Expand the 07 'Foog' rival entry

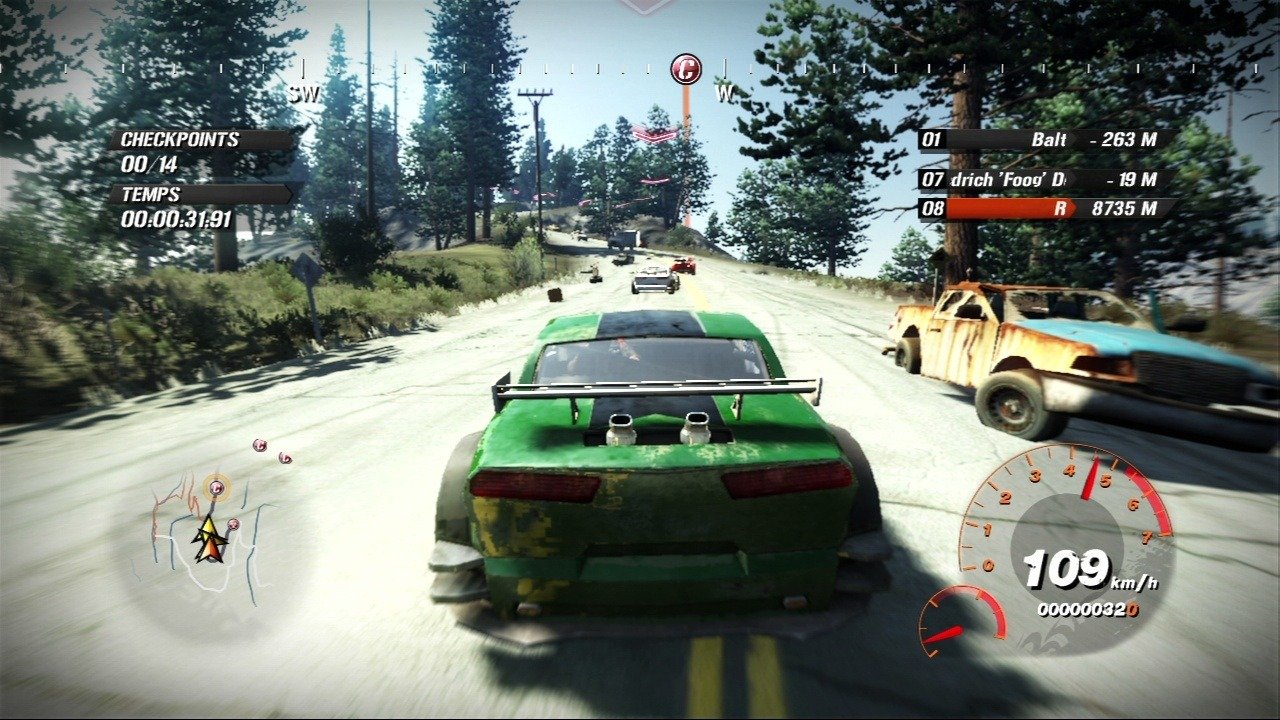1040,182
